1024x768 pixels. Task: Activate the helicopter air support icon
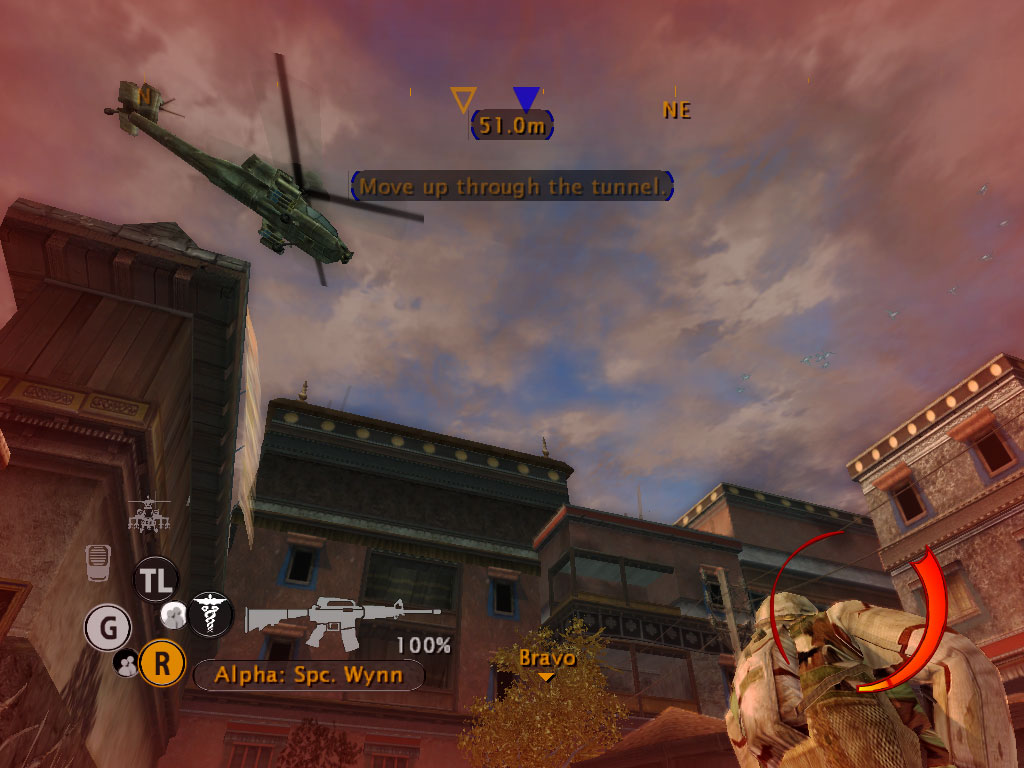(148, 516)
